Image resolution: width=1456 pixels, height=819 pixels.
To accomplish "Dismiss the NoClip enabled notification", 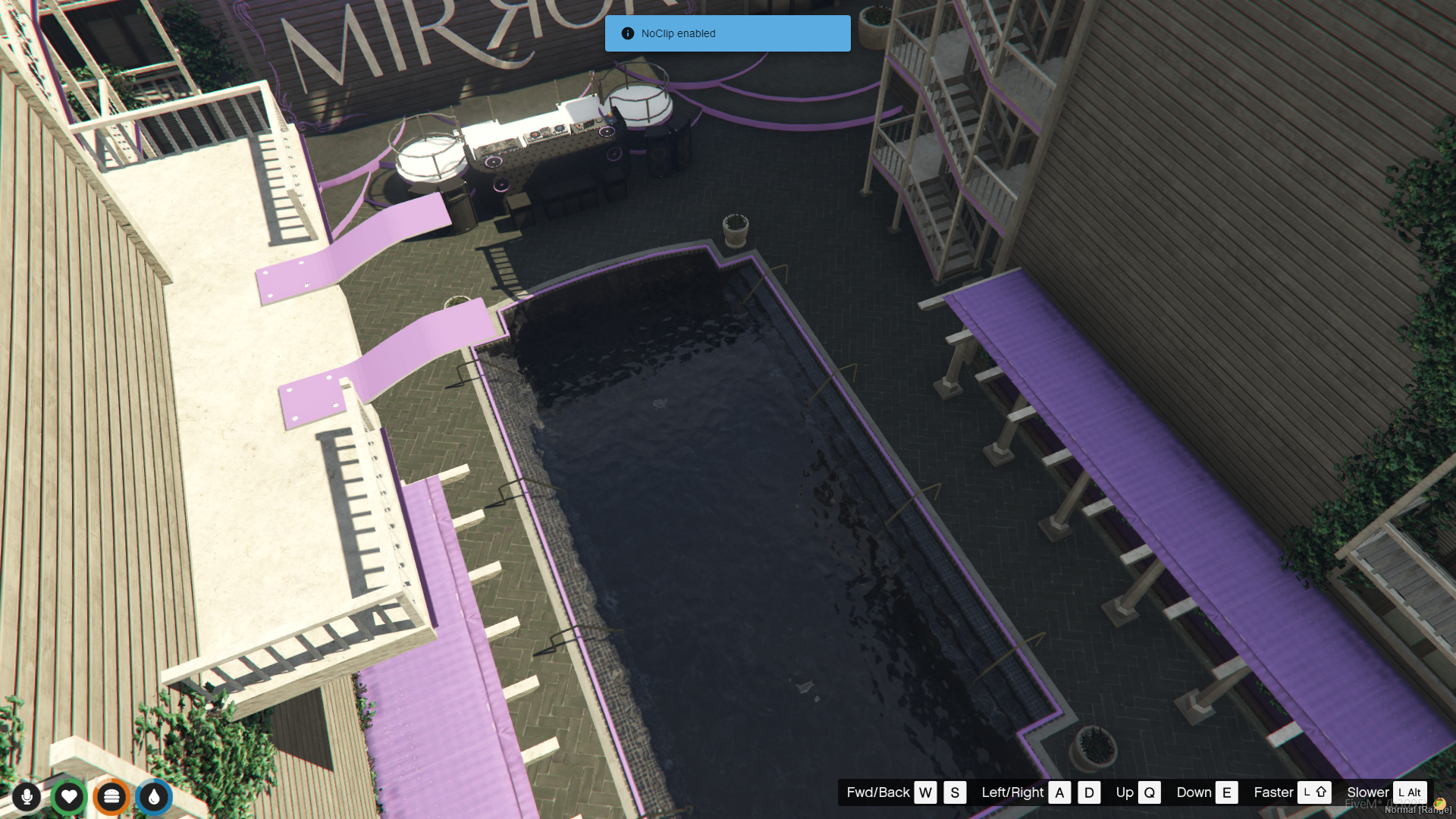I will coord(727,33).
